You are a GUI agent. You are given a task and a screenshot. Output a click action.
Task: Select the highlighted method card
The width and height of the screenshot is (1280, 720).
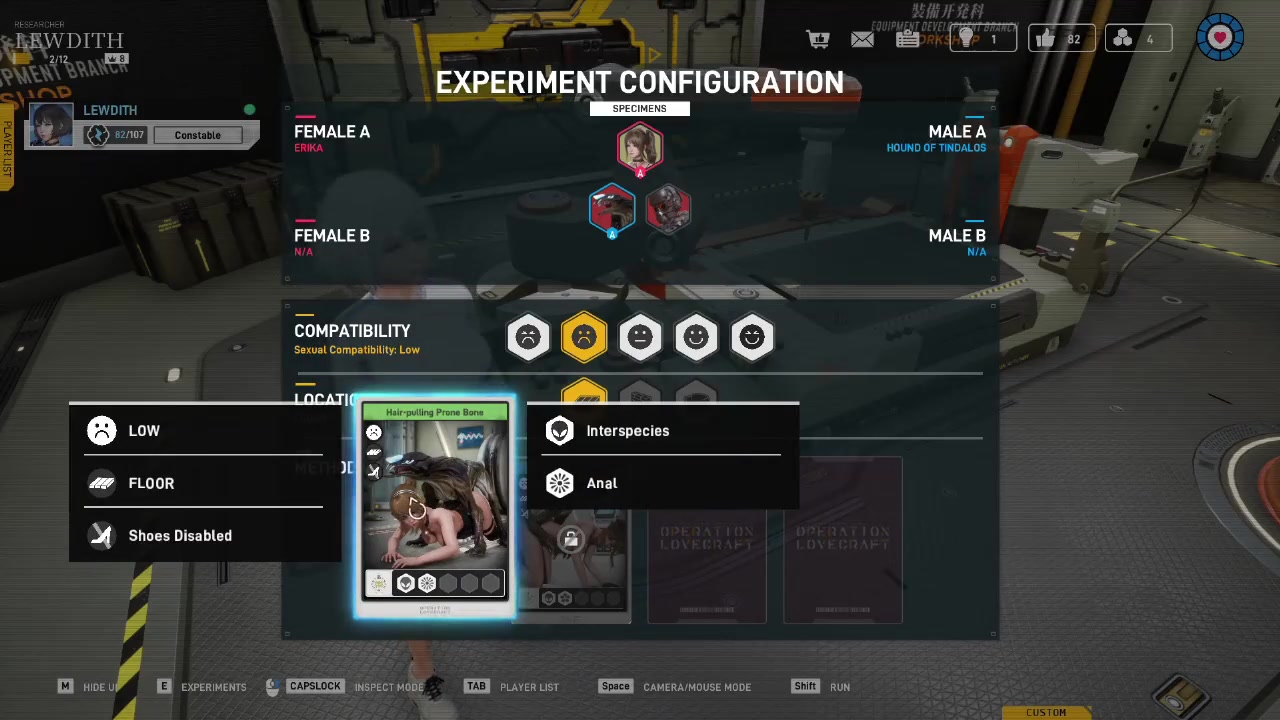[435, 500]
